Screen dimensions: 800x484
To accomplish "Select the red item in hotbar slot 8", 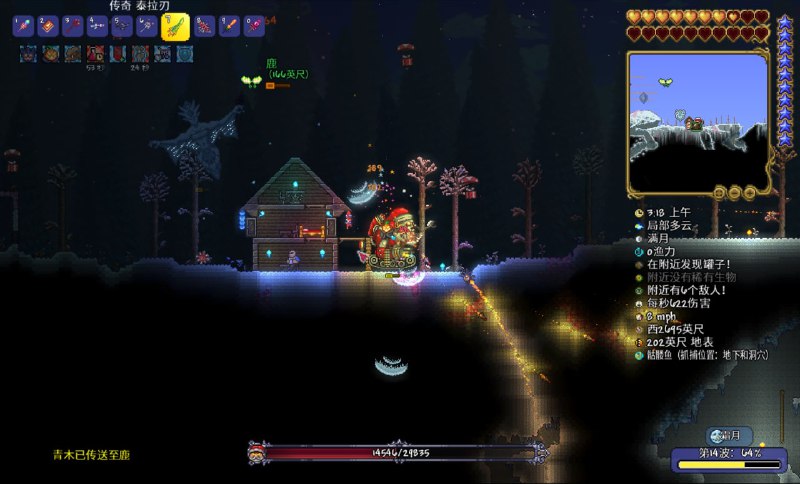I will coord(205,26).
